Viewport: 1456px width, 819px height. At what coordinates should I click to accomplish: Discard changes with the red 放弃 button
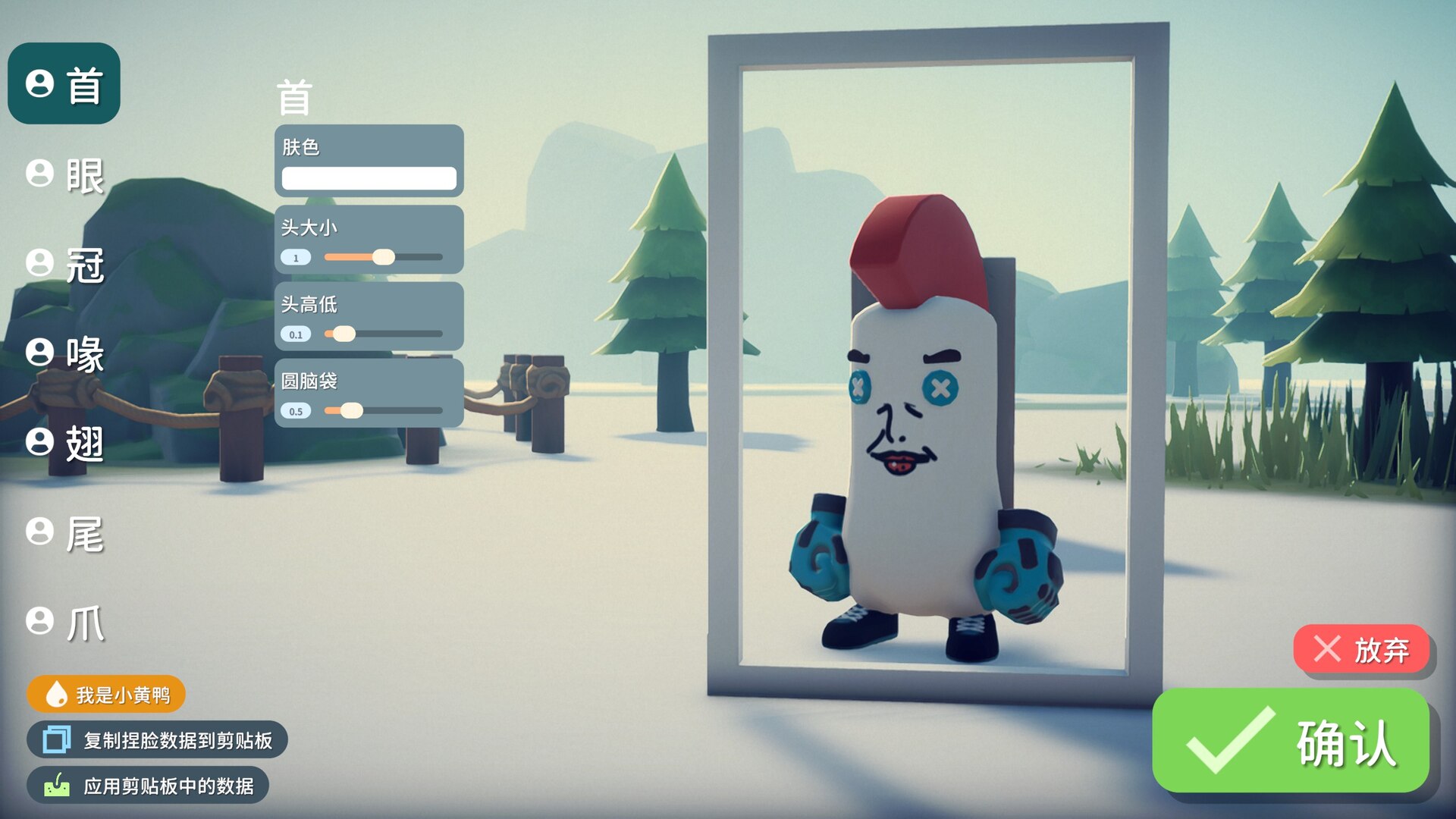click(x=1361, y=649)
